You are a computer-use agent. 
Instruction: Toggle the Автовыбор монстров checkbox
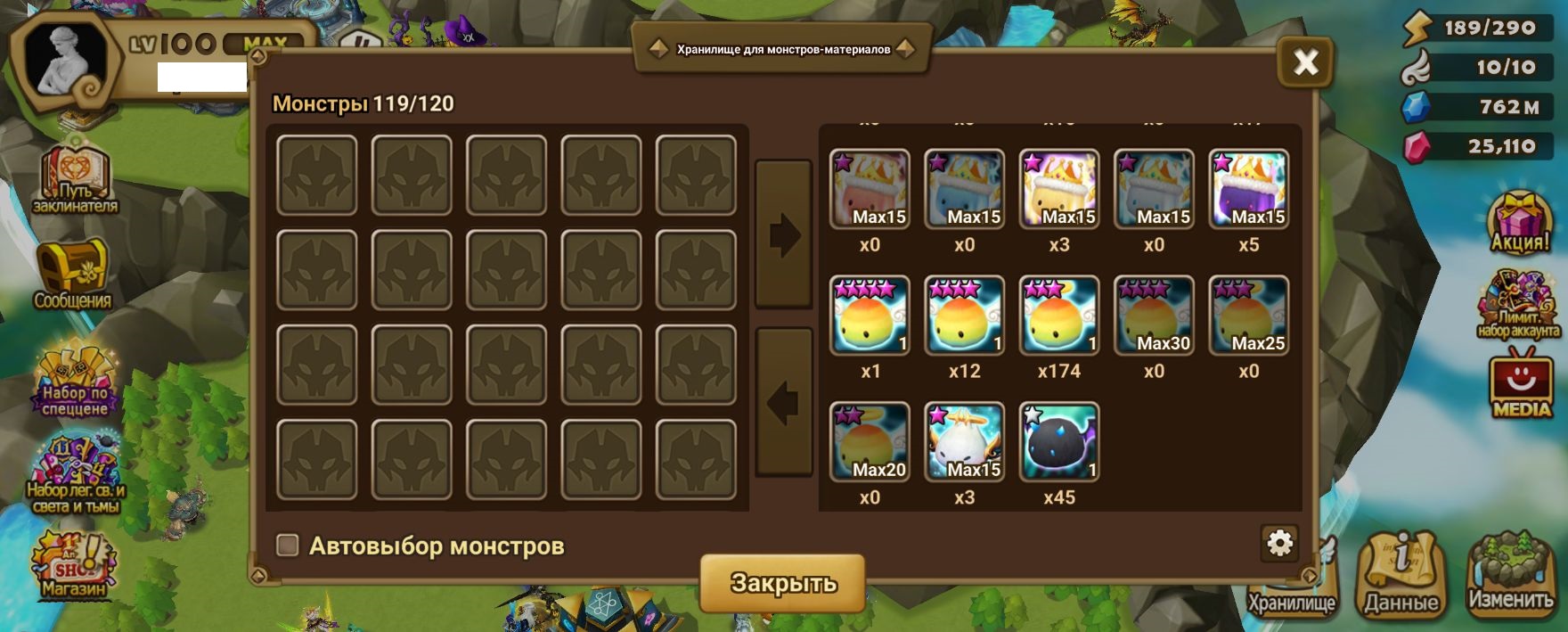tap(288, 546)
